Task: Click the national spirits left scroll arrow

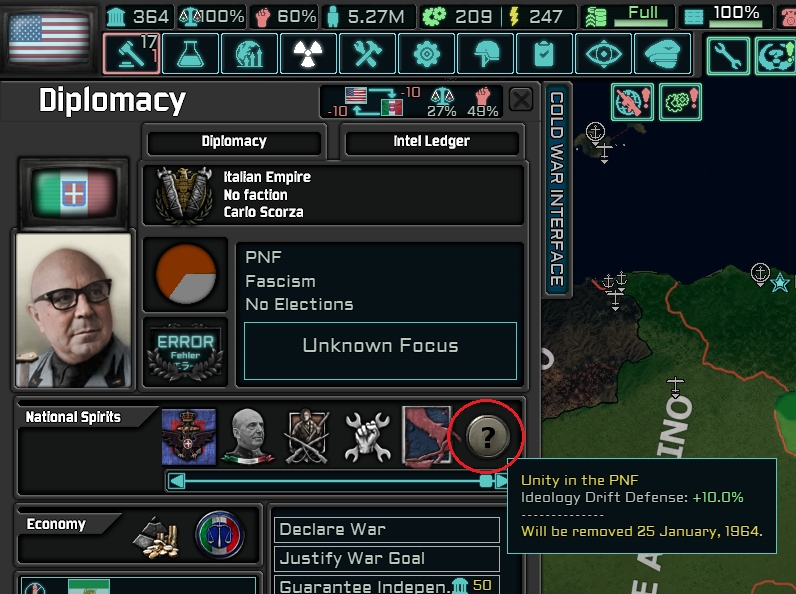Action: [177, 481]
